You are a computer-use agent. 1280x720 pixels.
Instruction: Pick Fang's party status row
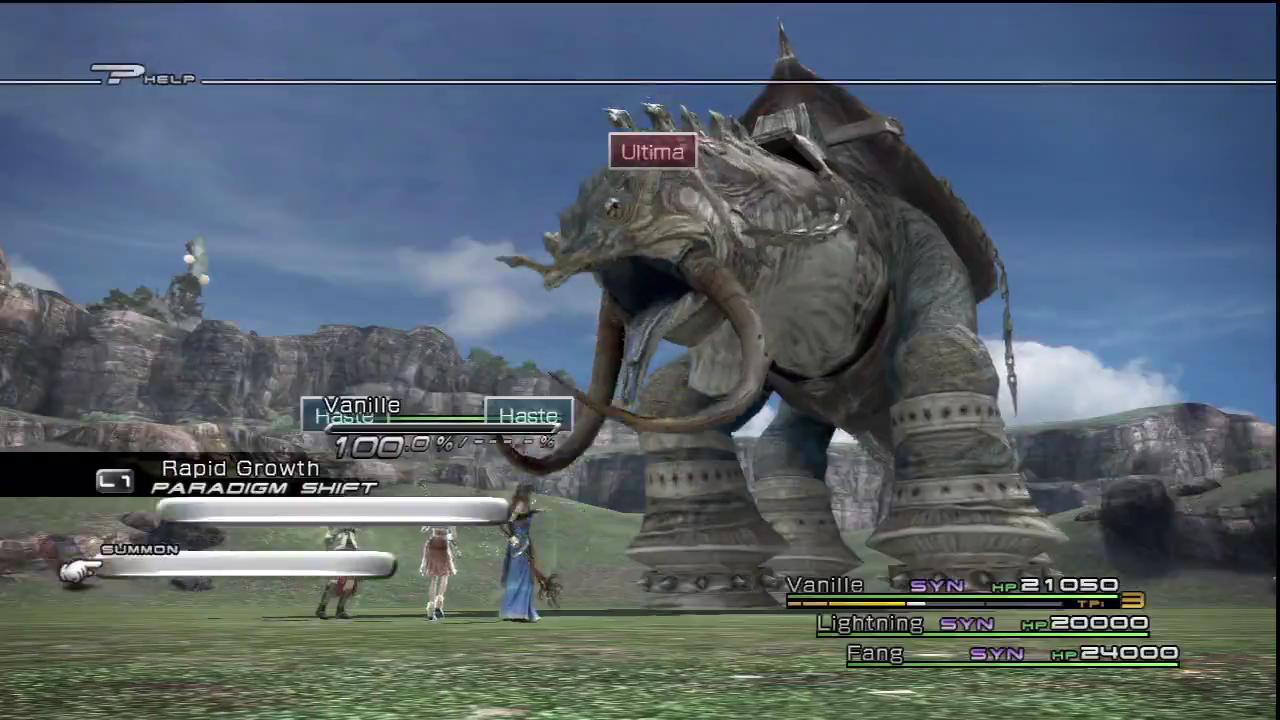coord(1012,654)
